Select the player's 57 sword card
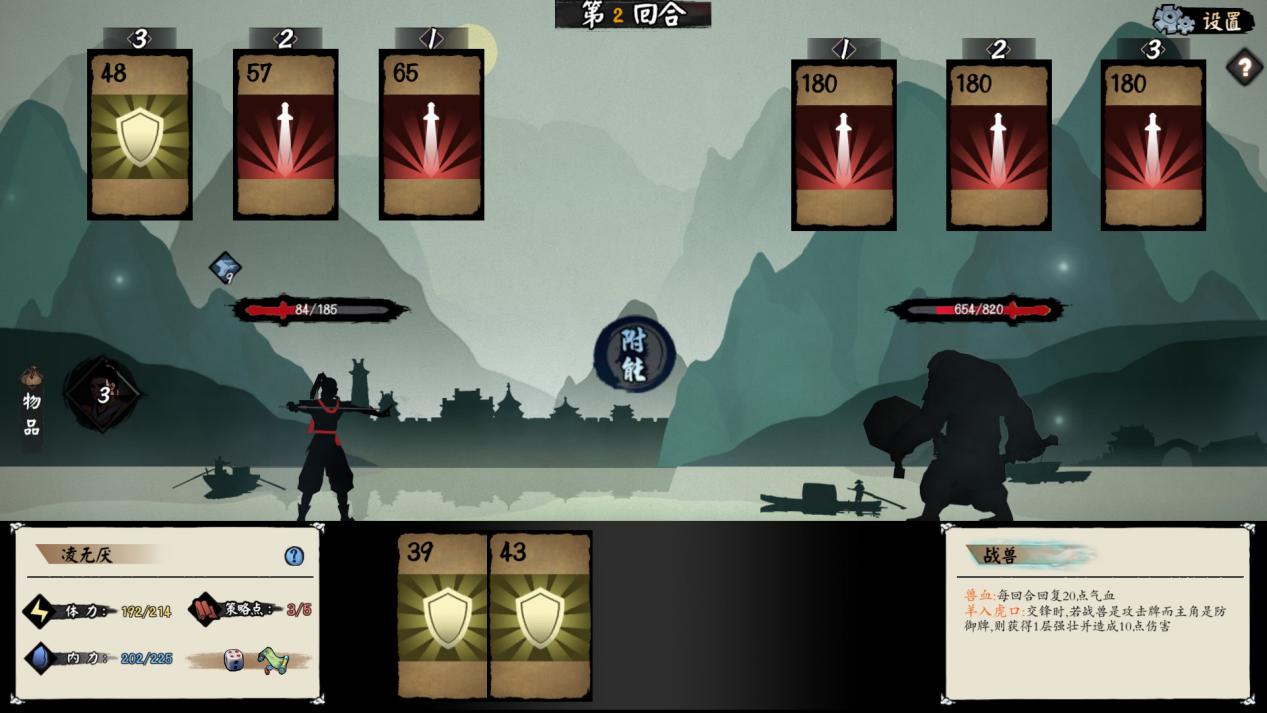Image resolution: width=1267 pixels, height=713 pixels. [x=285, y=134]
